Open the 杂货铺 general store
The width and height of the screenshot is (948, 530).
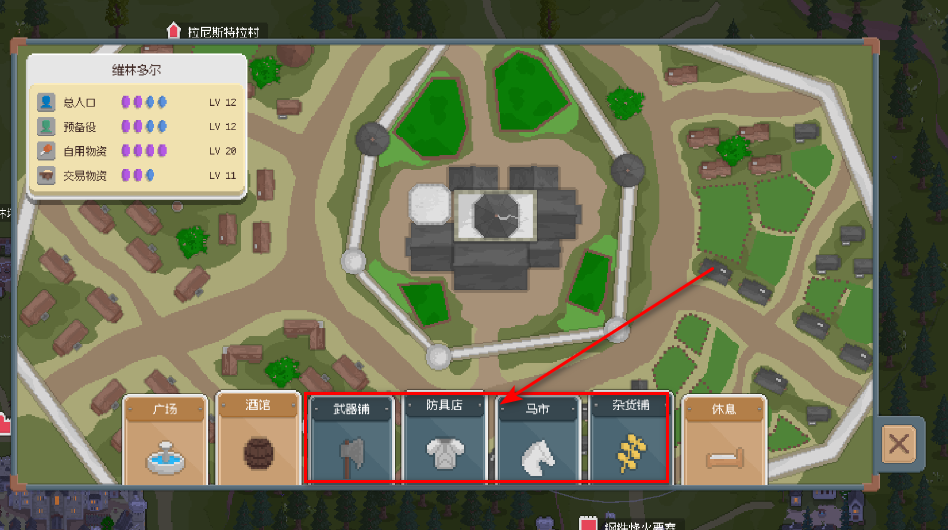coord(631,442)
